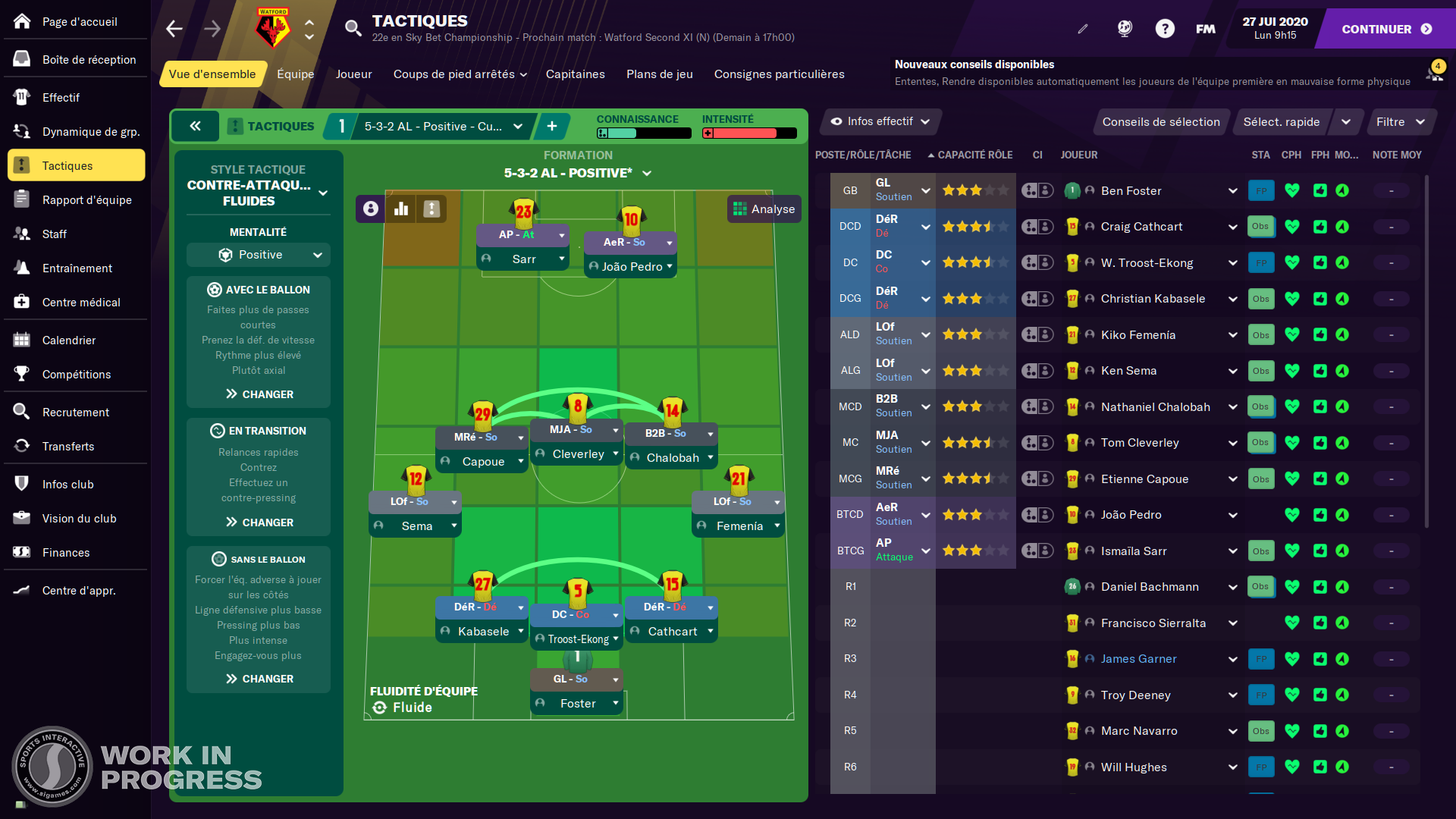This screenshot has width=1456, height=819.
Task: Go to the Entraînement section
Action: (x=76, y=268)
